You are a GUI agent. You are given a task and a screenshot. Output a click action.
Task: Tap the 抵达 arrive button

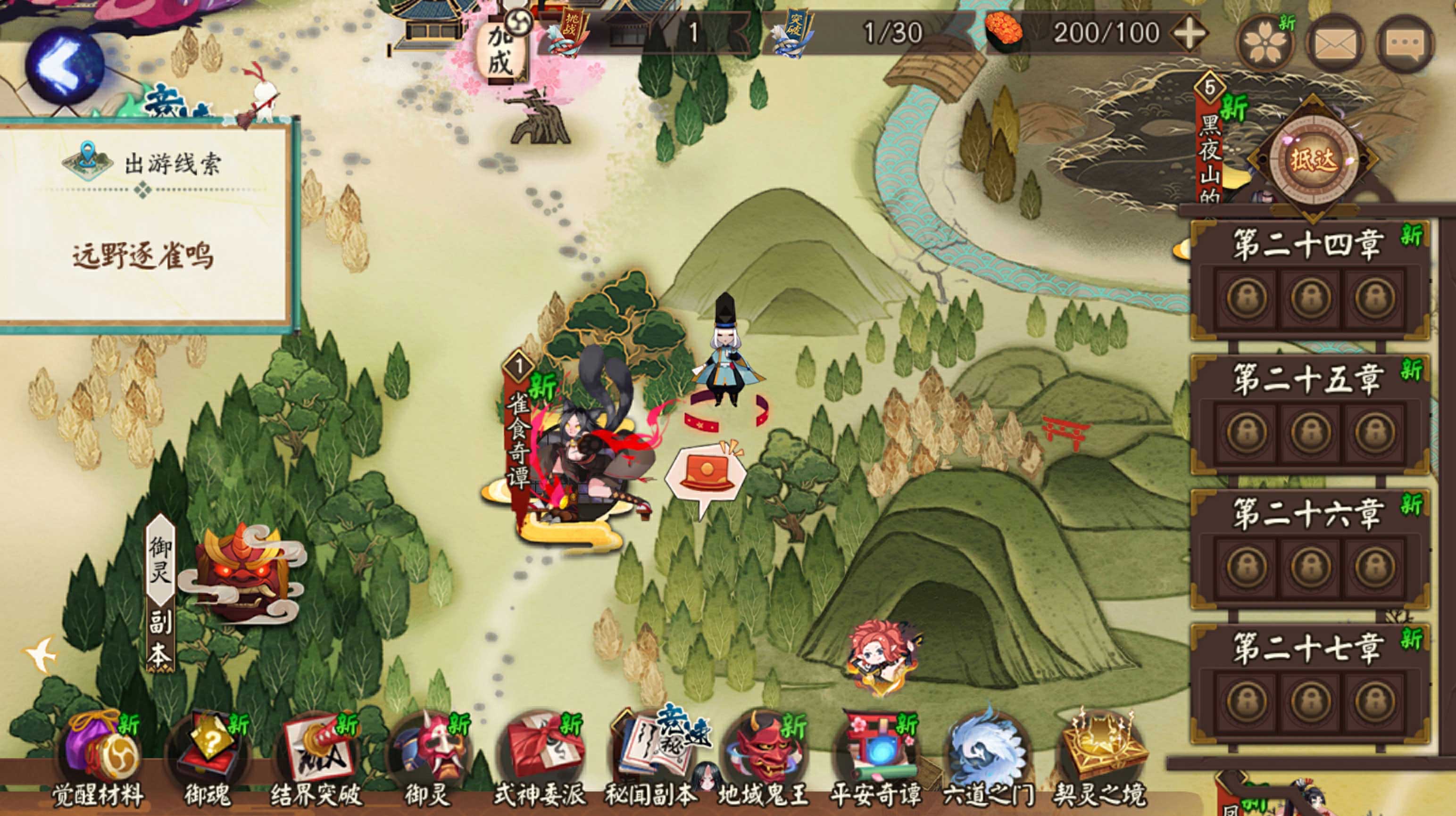1313,160
